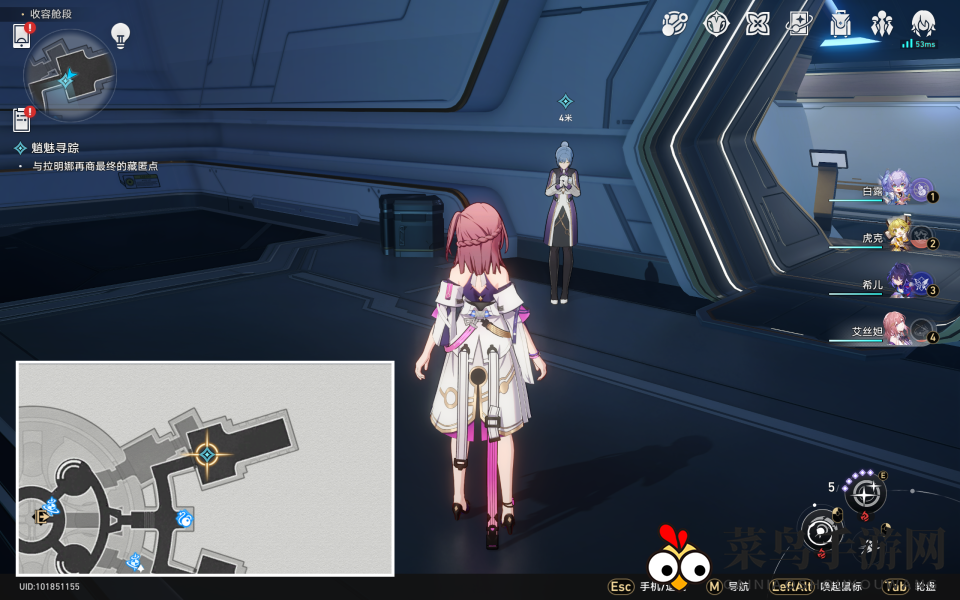Click the quest marker on the enlarged map

pyautogui.click(x=207, y=455)
